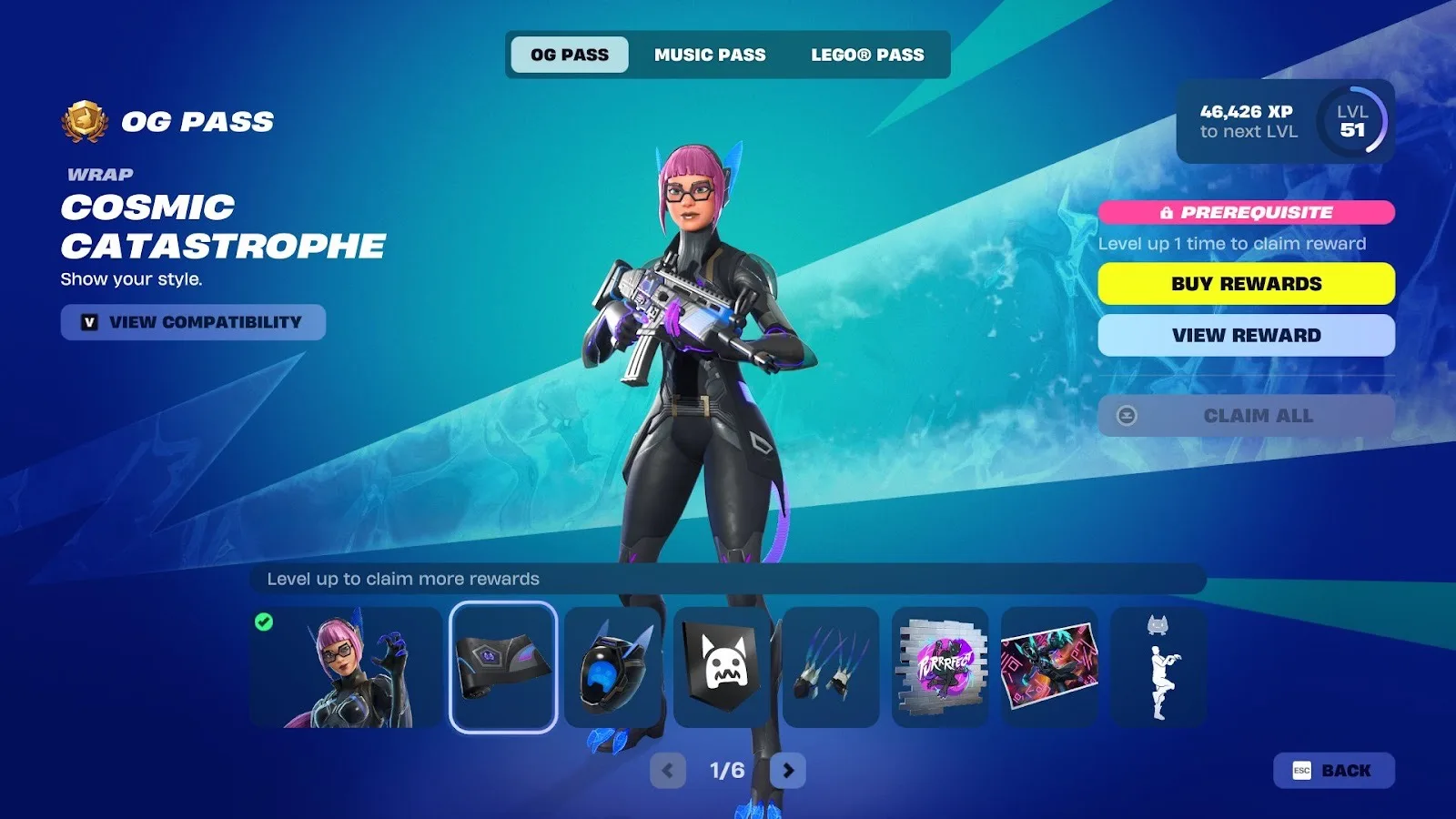Click the OG Pass gold medal badge
The height and width of the screenshot is (819, 1456).
click(84, 119)
